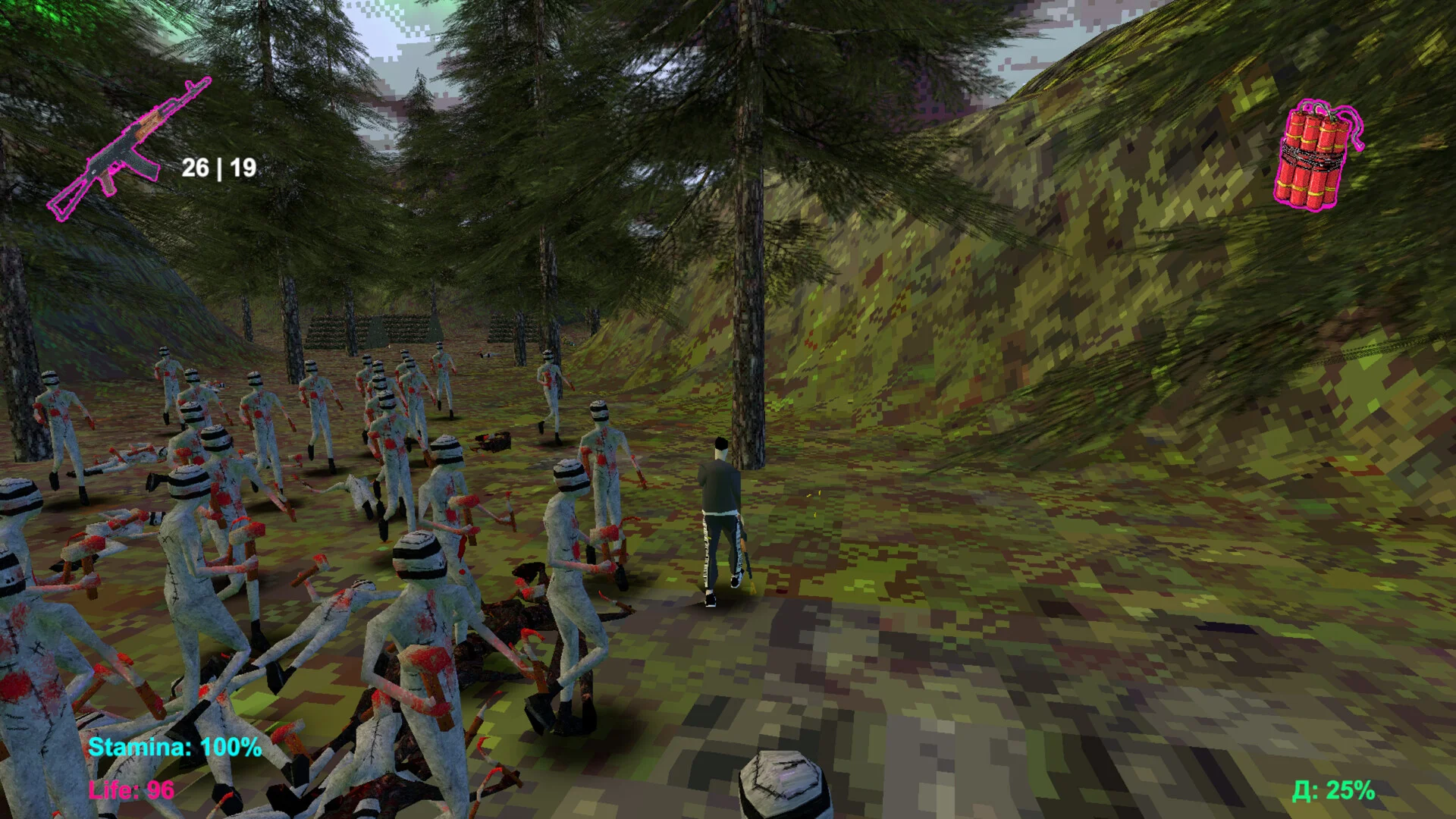Select the pink assault rifle weapon icon
The image size is (1456, 819).
tap(127, 150)
